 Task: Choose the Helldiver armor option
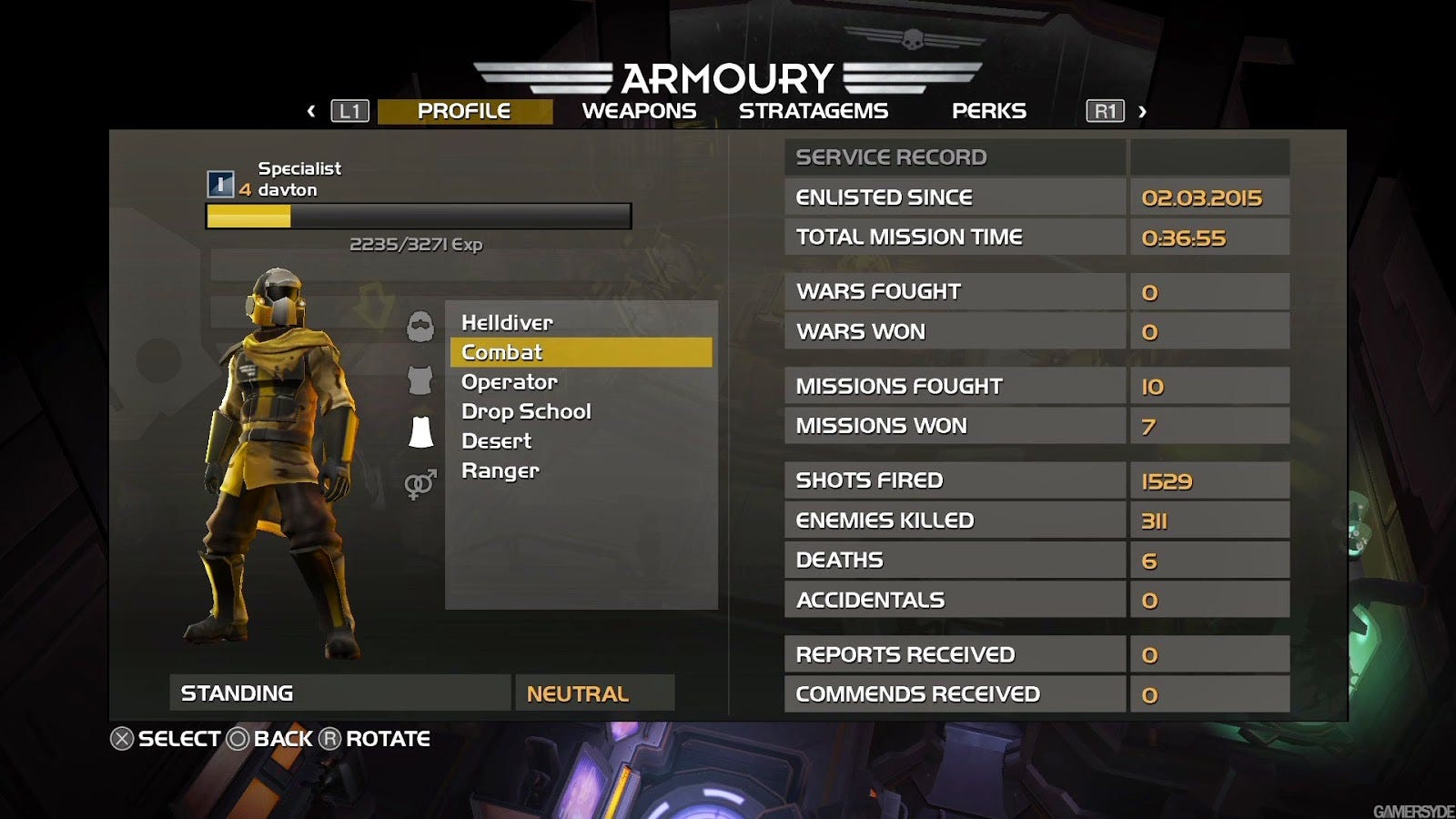coord(507,323)
